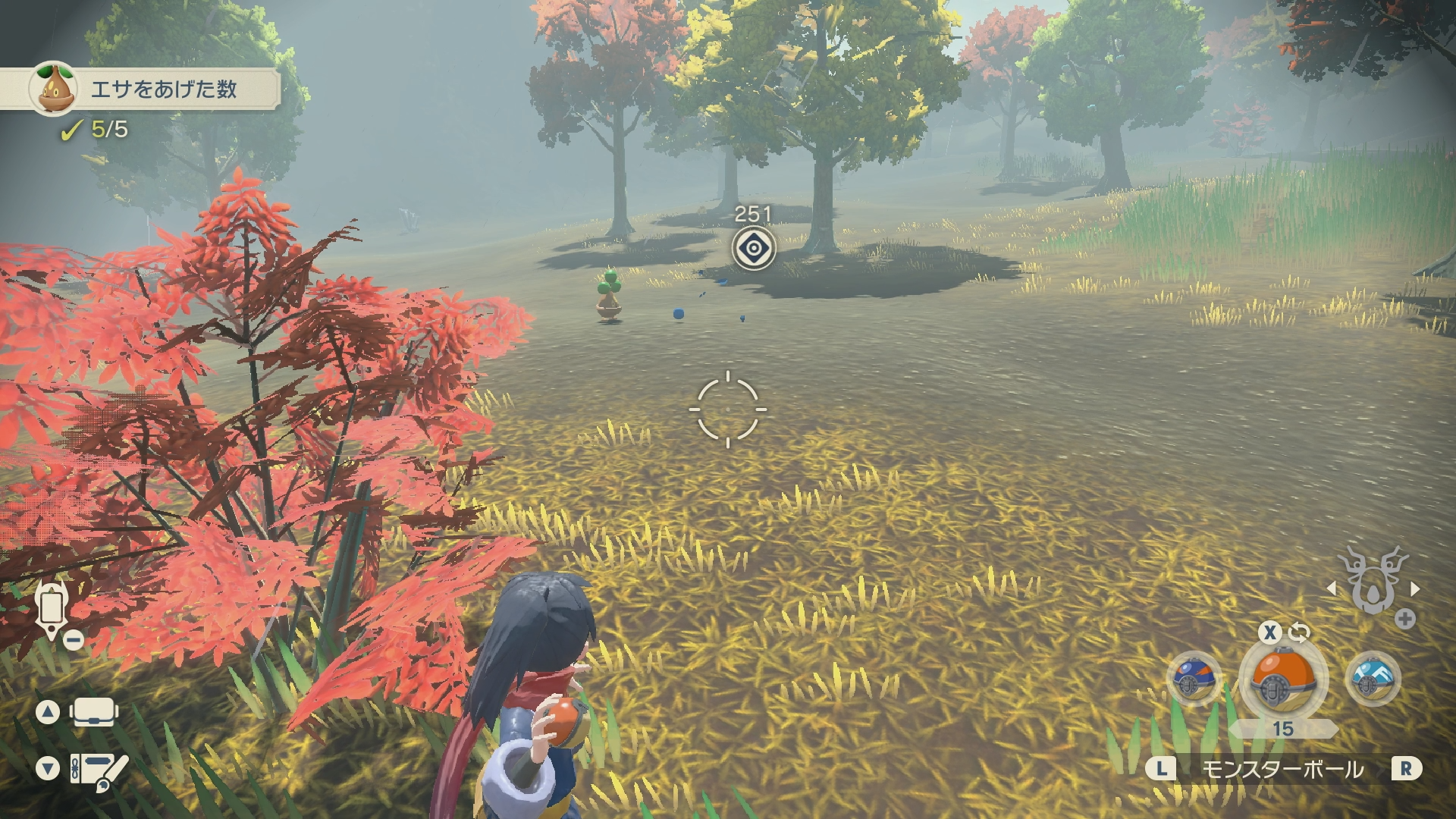Open the Pokédex notebook icon
This screenshot has height=819, width=1456.
[x=98, y=769]
